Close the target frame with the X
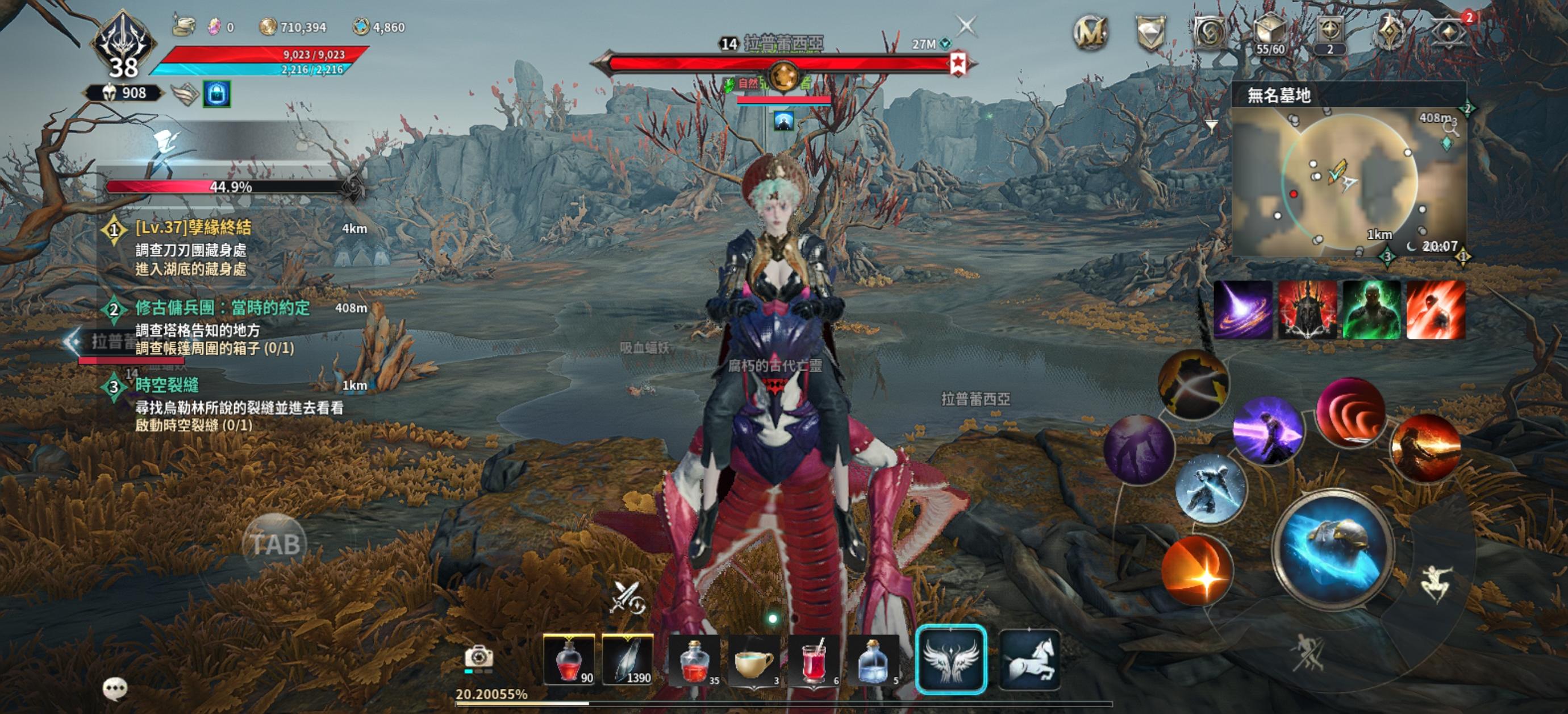The height and width of the screenshot is (714, 1568). (x=966, y=26)
